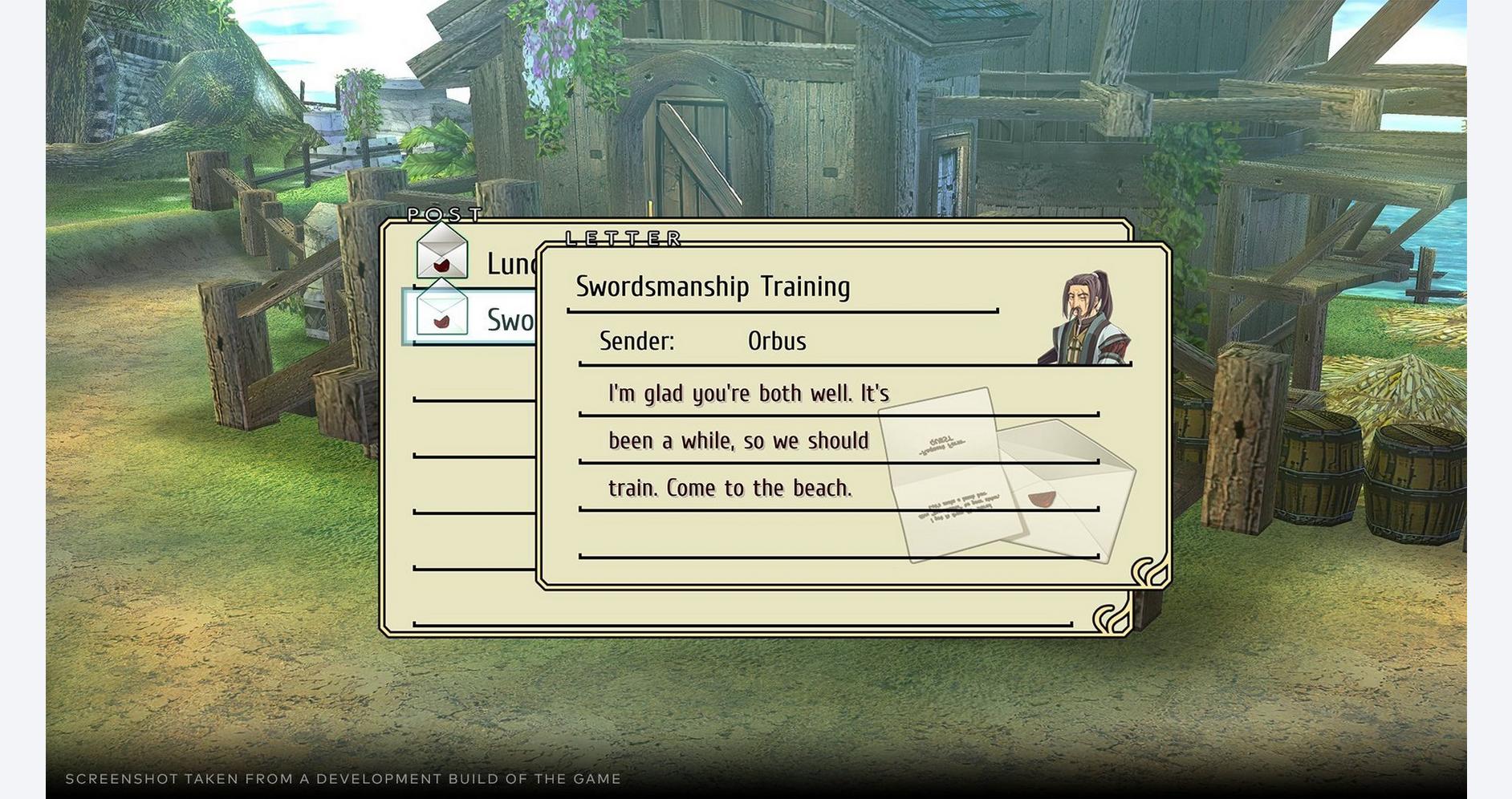
Task: Click the opened envelope icon beside Lunc
Action: 441,253
